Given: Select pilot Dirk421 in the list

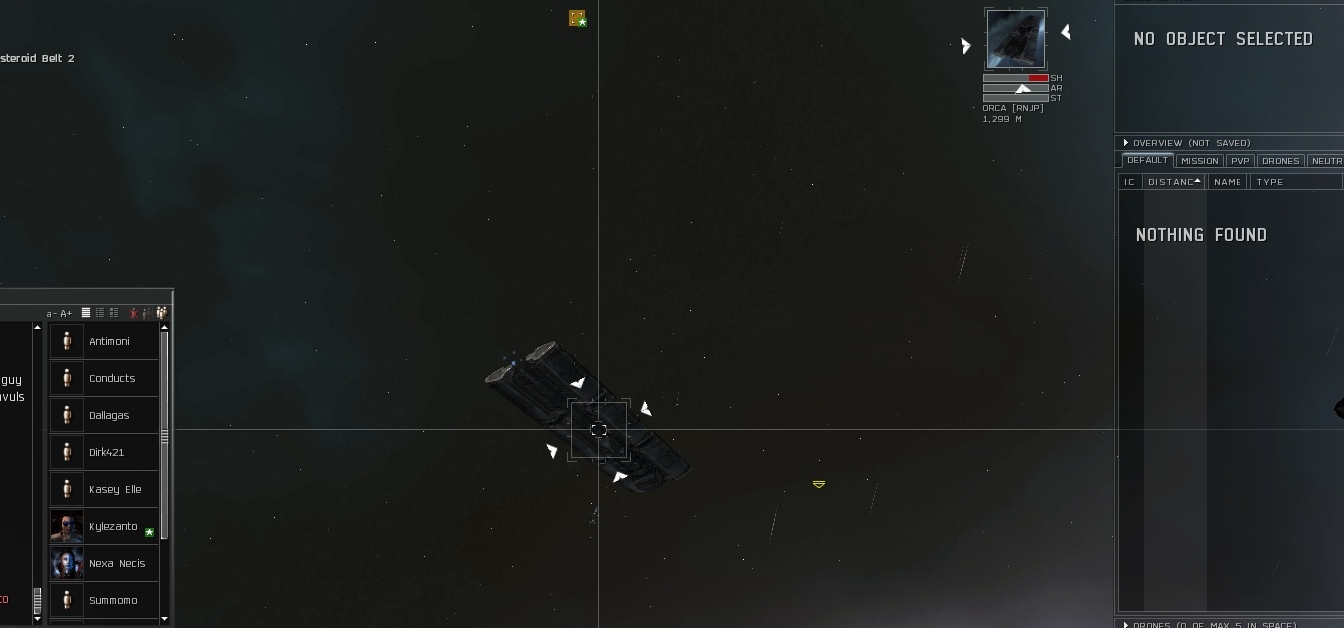Looking at the screenshot, I should click(106, 453).
